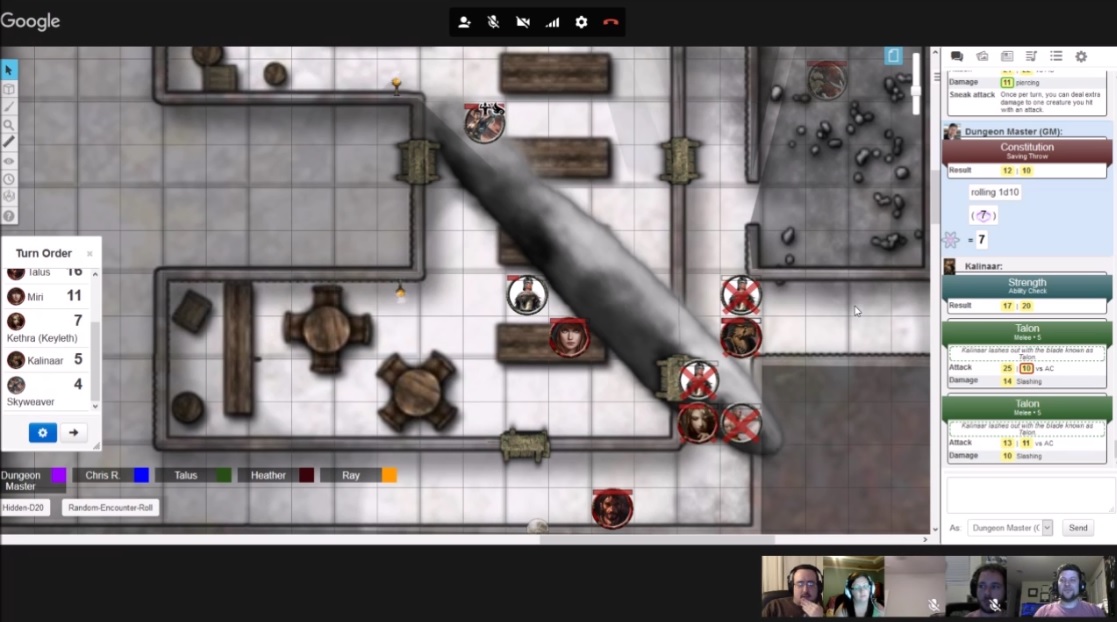Screen dimensions: 1117x622
Task: Open turn order settings with the blue gear
Action: [42, 432]
